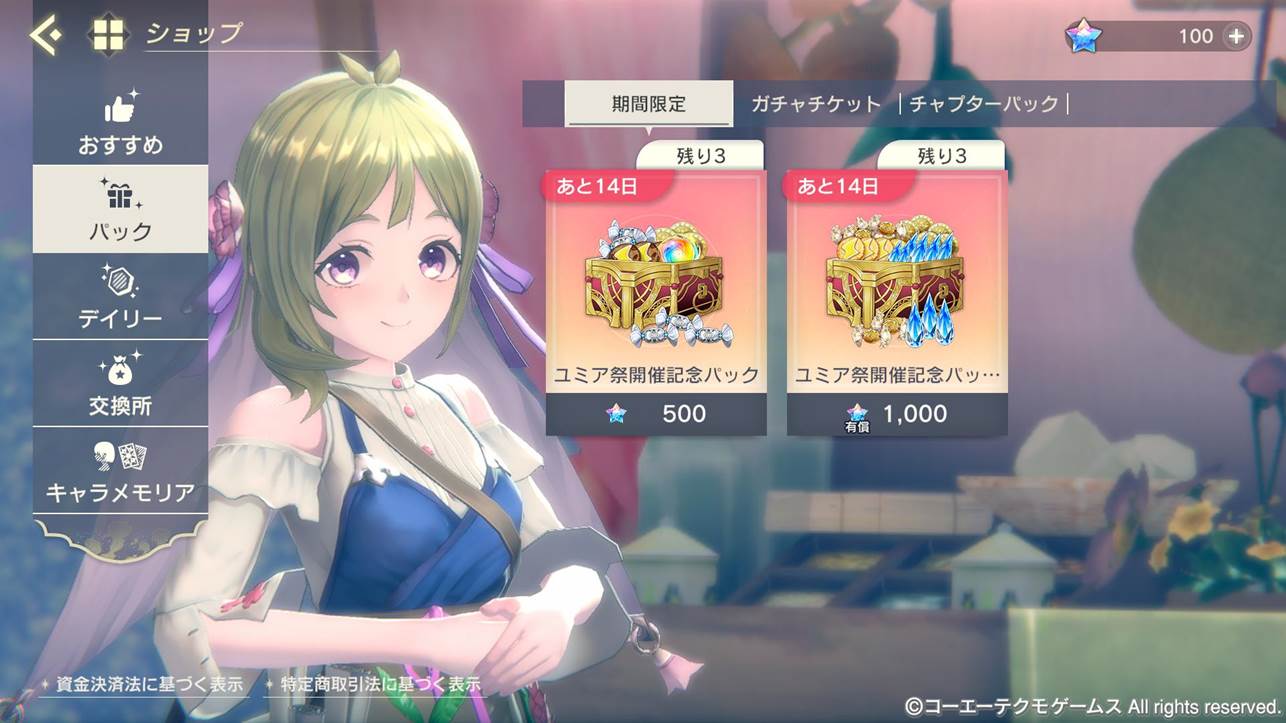Switch to the ガチャチケット tab
This screenshot has width=1286, height=723.
[x=816, y=104]
